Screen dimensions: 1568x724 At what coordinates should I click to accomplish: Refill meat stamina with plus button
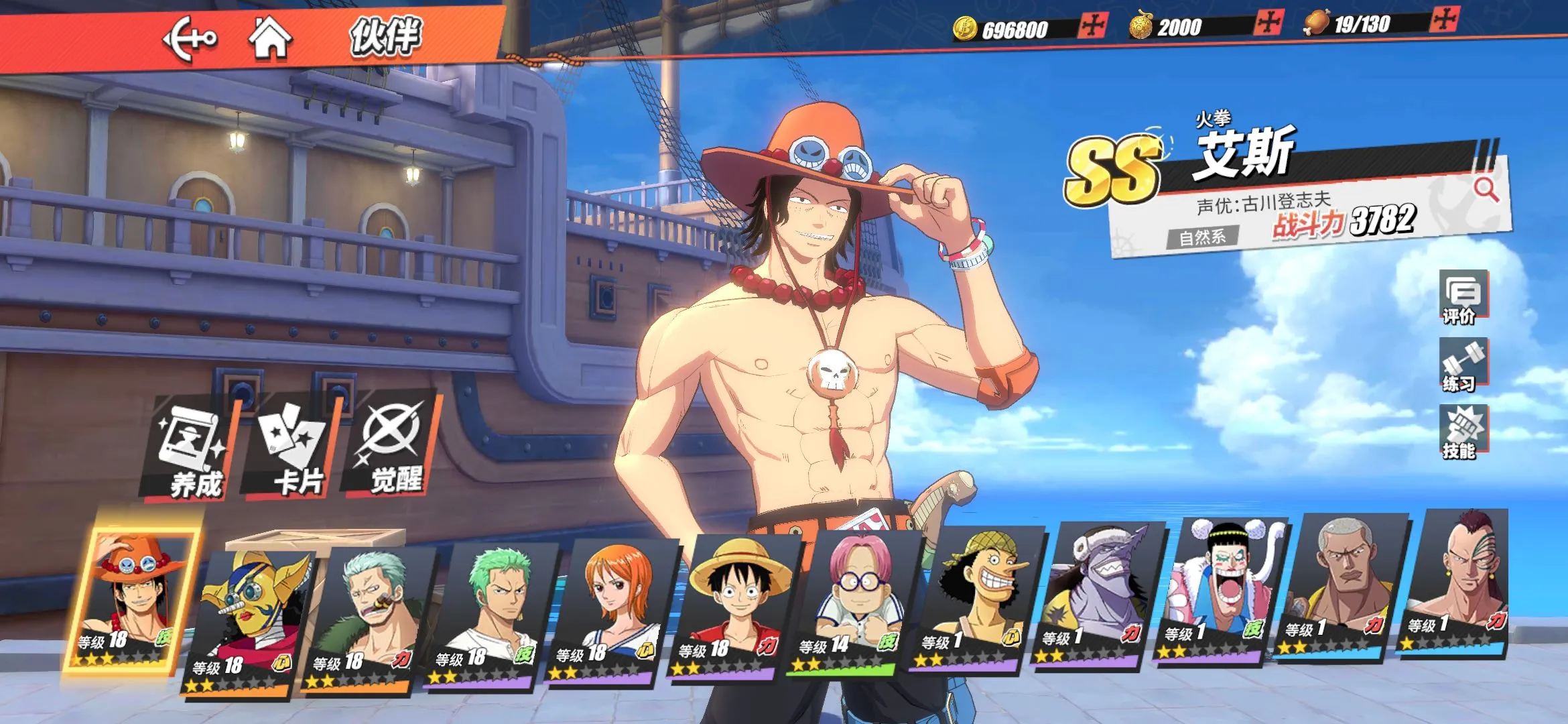click(x=1444, y=19)
